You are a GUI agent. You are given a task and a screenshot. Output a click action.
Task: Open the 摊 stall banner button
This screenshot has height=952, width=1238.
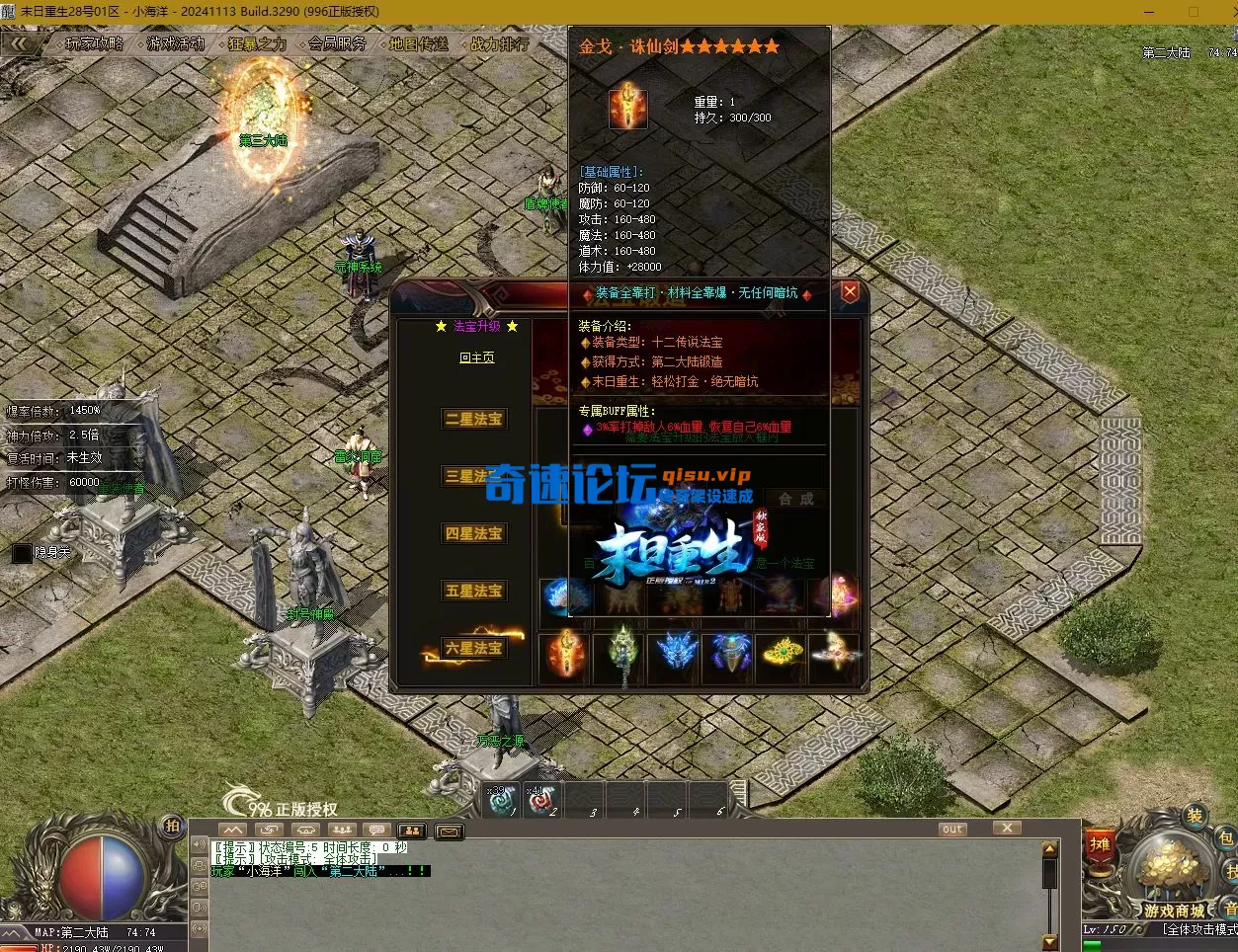click(1101, 845)
